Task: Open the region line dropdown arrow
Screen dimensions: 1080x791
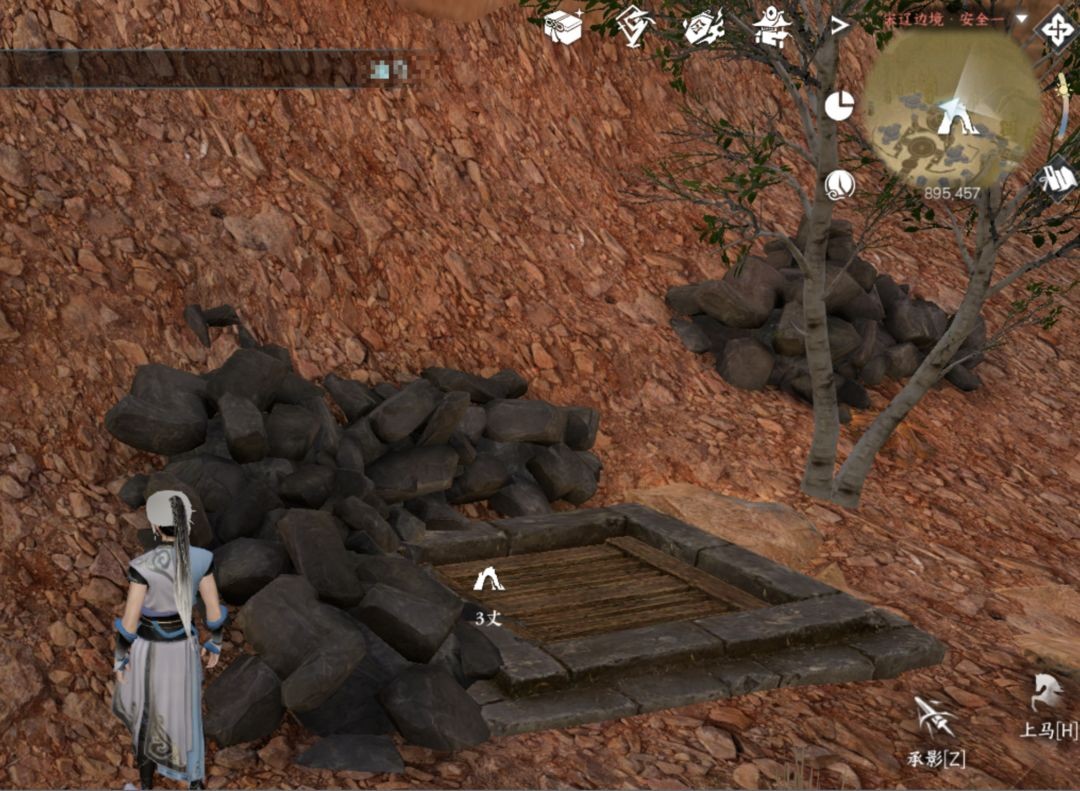Action: 1021,18
